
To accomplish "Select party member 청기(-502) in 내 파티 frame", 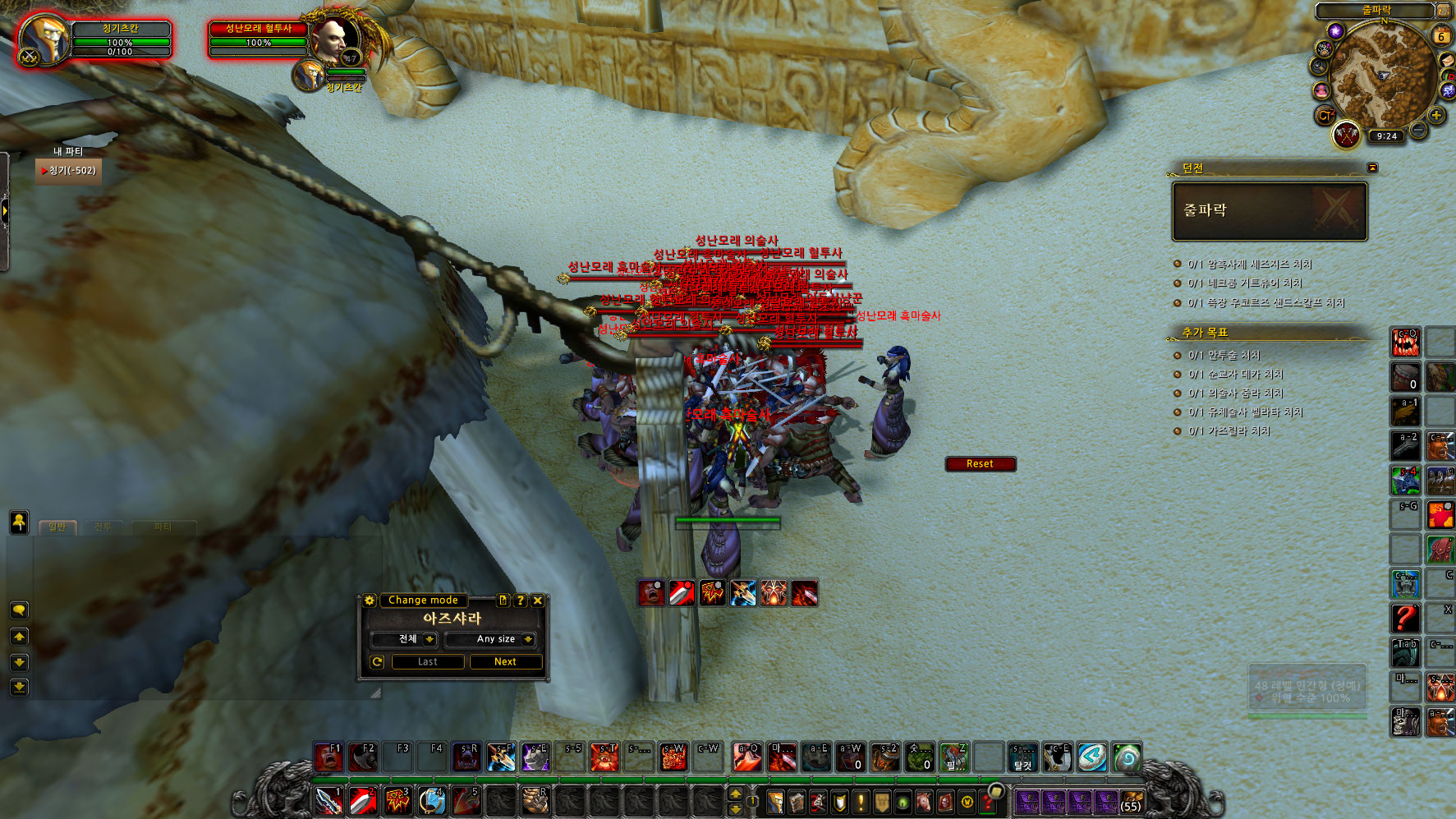I will coord(69,171).
